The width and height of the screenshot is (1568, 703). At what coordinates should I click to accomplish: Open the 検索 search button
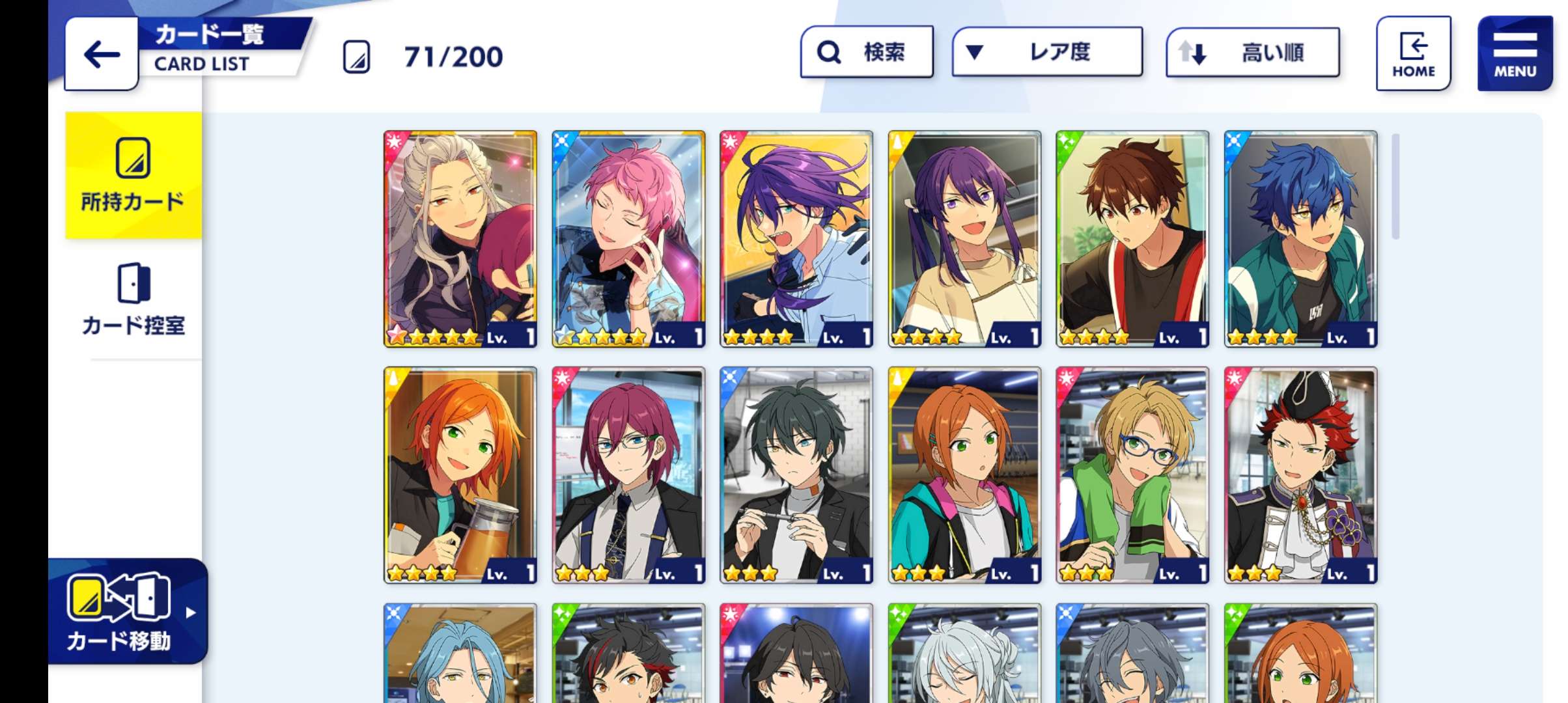point(866,52)
